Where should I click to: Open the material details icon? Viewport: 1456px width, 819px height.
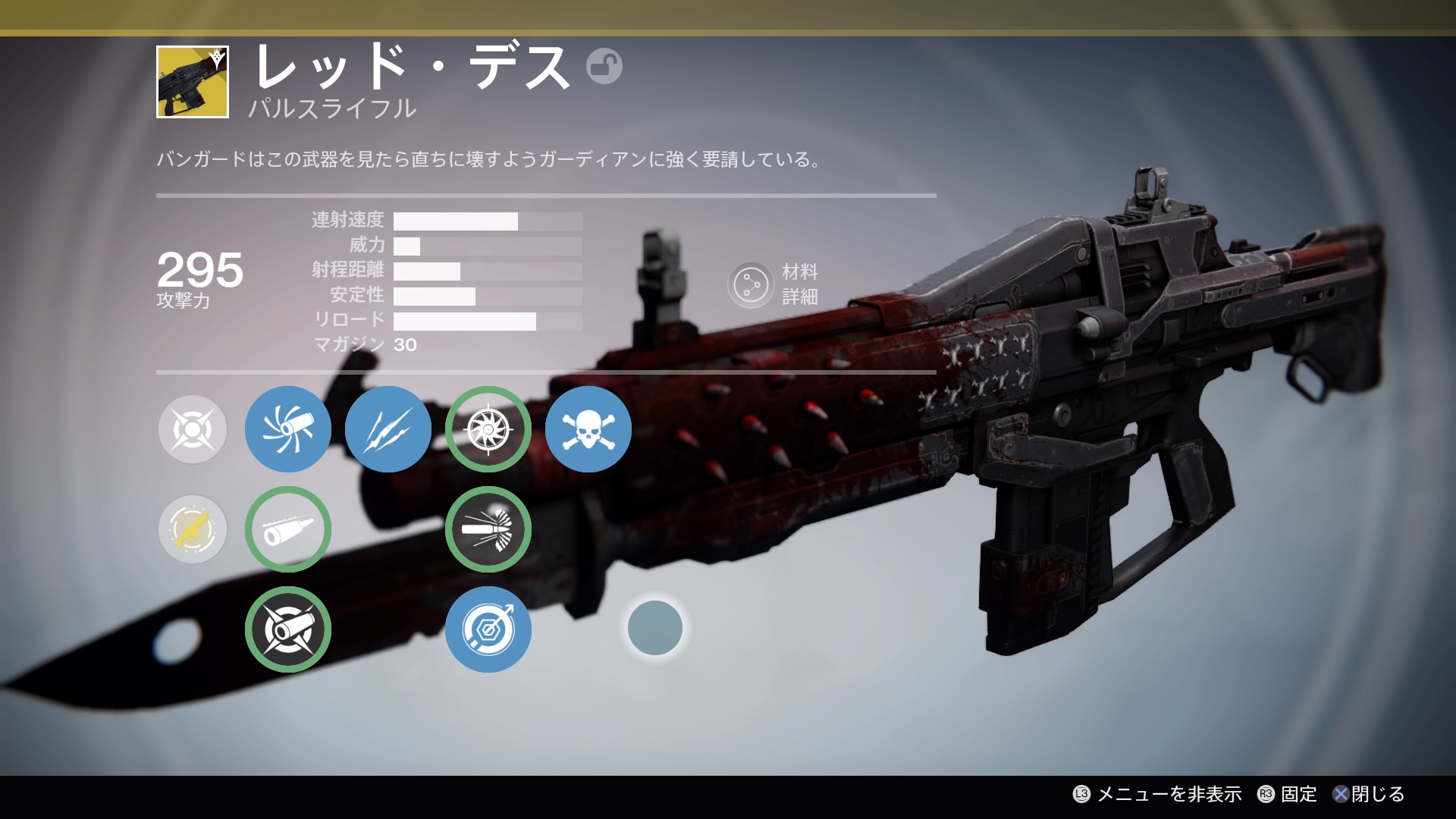[x=750, y=284]
